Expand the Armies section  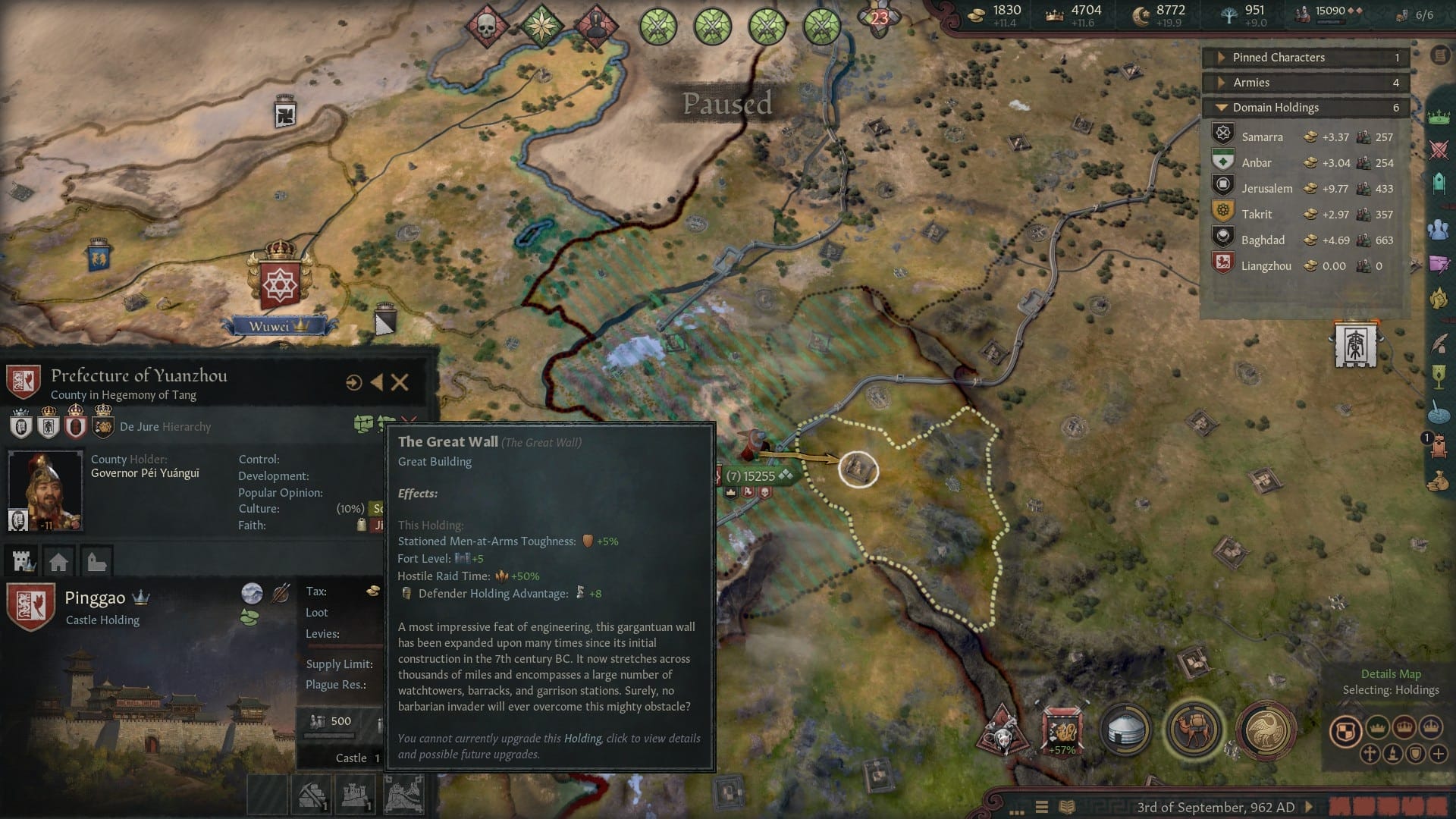[x=1222, y=82]
